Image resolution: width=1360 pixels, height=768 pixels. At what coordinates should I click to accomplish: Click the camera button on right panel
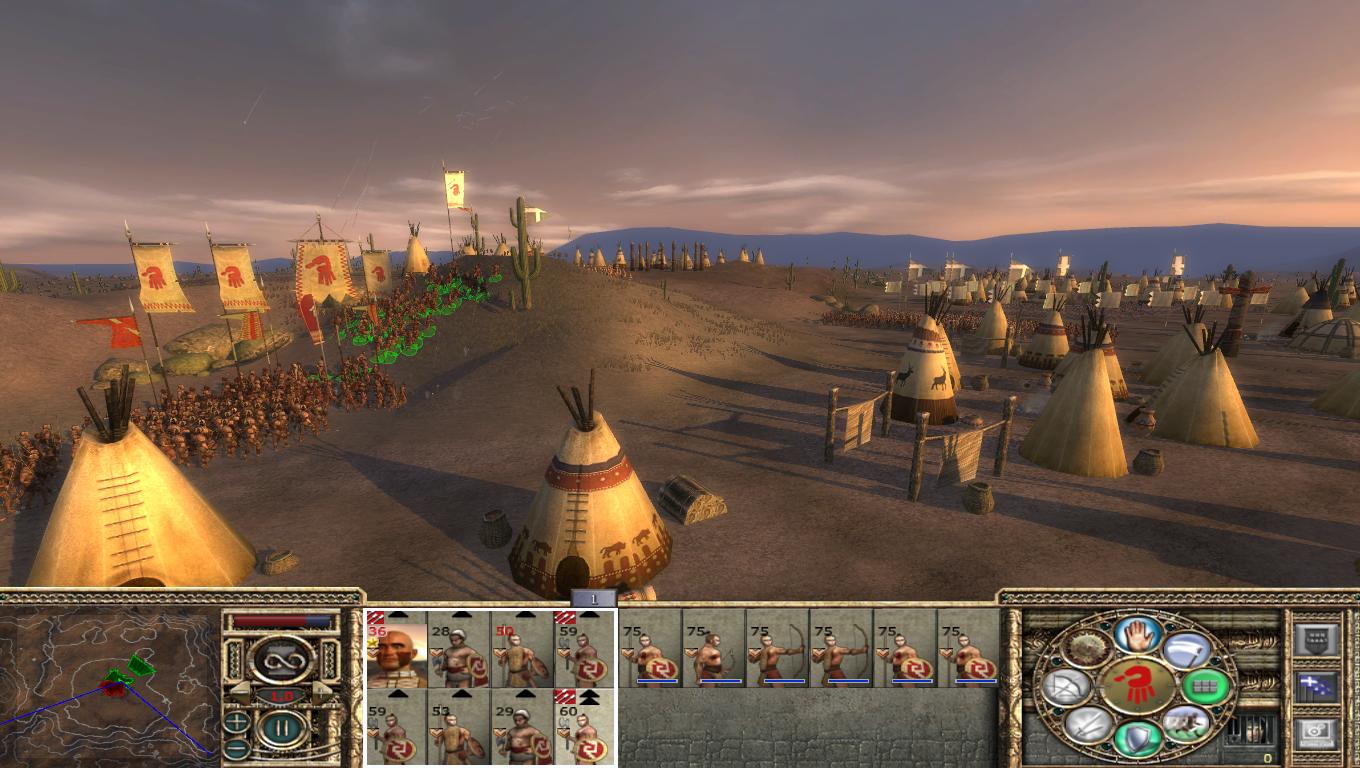point(1316,733)
